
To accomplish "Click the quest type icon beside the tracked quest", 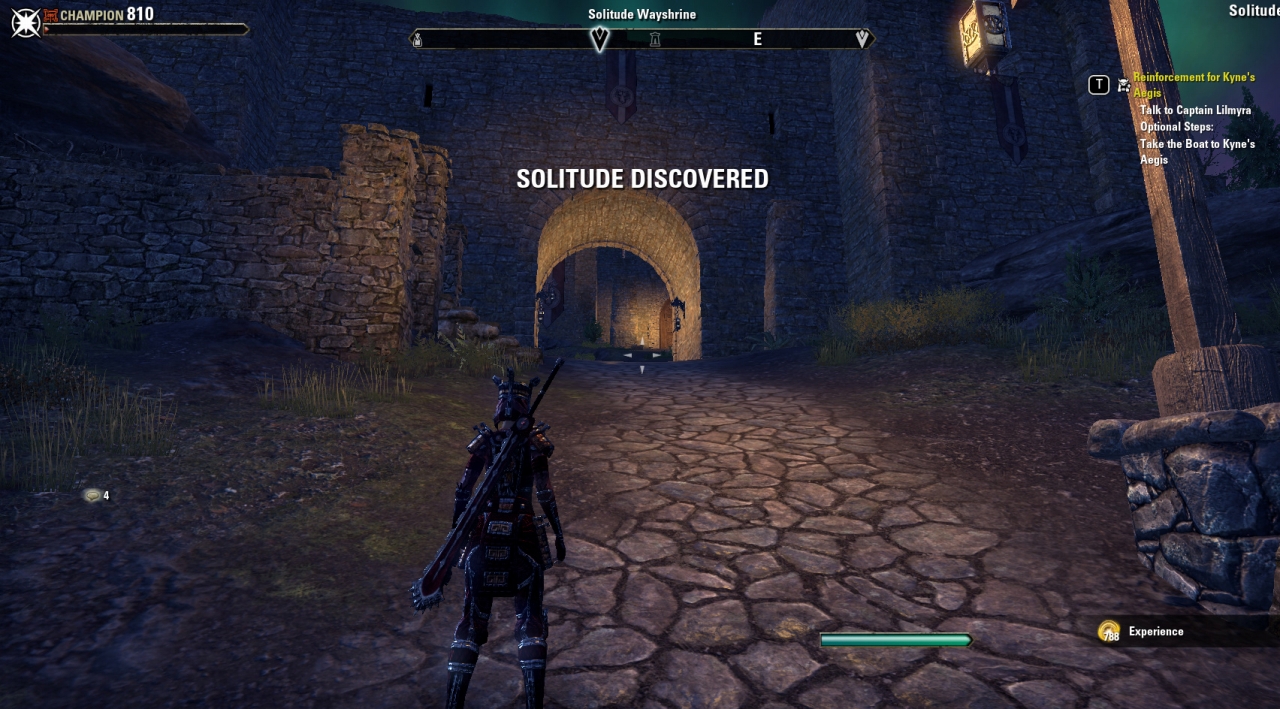I will [x=1124, y=85].
